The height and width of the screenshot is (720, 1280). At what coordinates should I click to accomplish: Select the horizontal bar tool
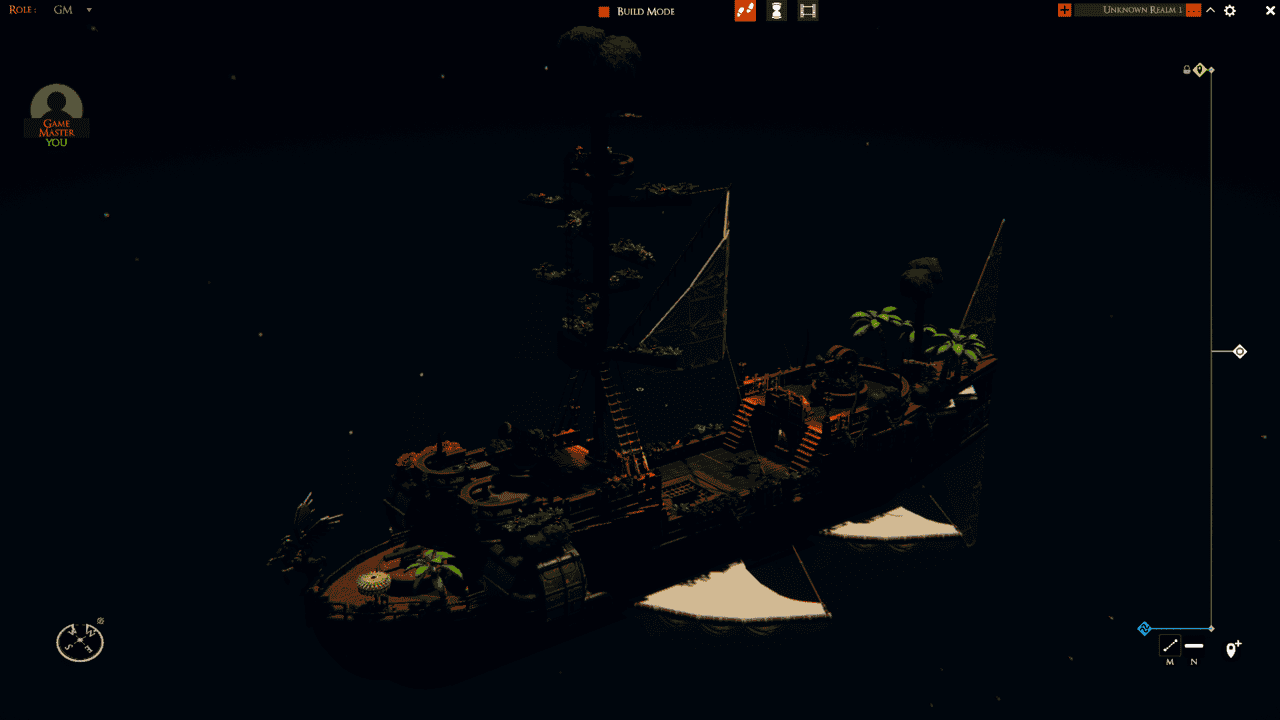pyautogui.click(x=1194, y=646)
